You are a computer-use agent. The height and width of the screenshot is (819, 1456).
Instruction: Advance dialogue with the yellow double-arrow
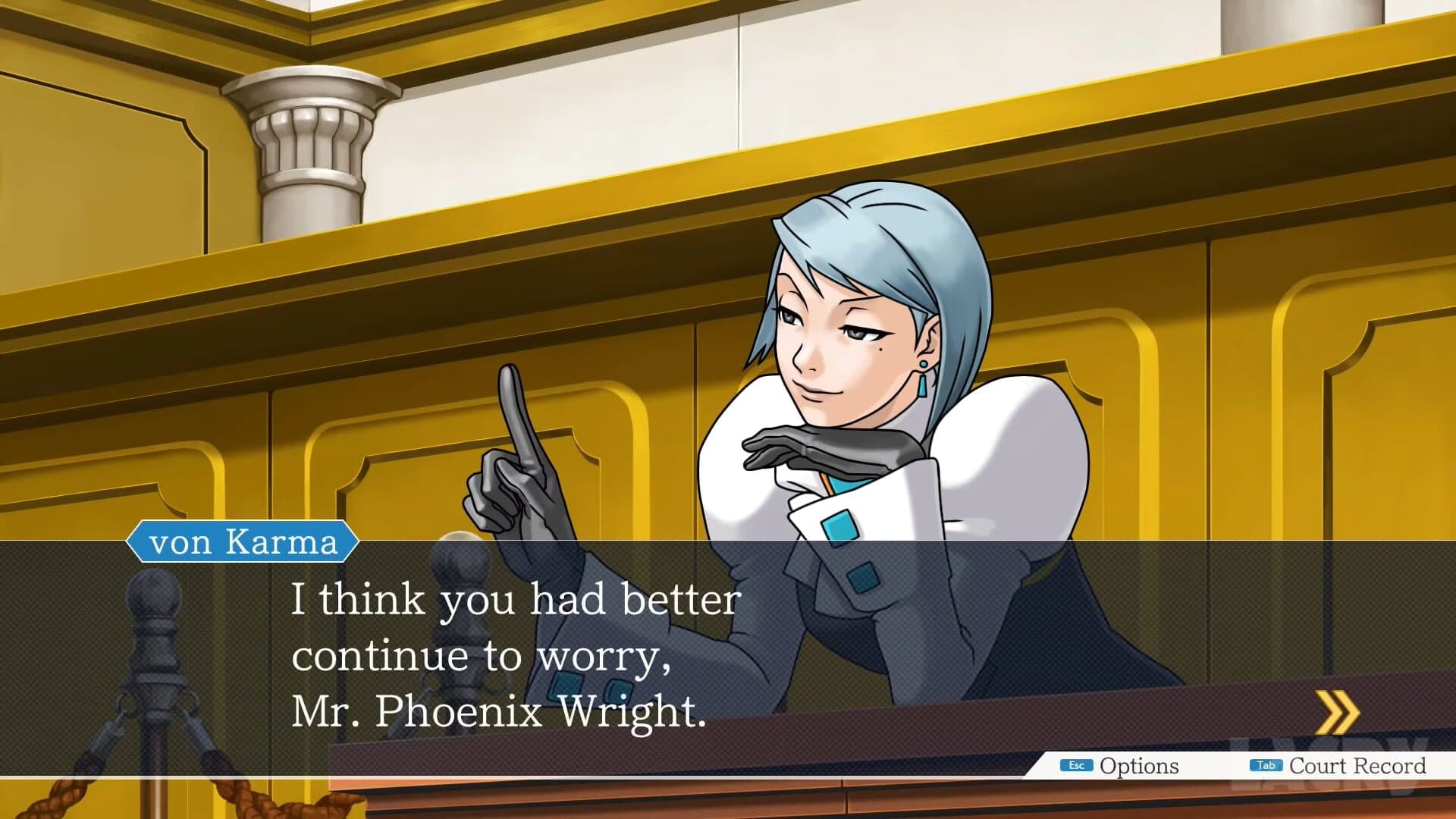click(x=1337, y=712)
